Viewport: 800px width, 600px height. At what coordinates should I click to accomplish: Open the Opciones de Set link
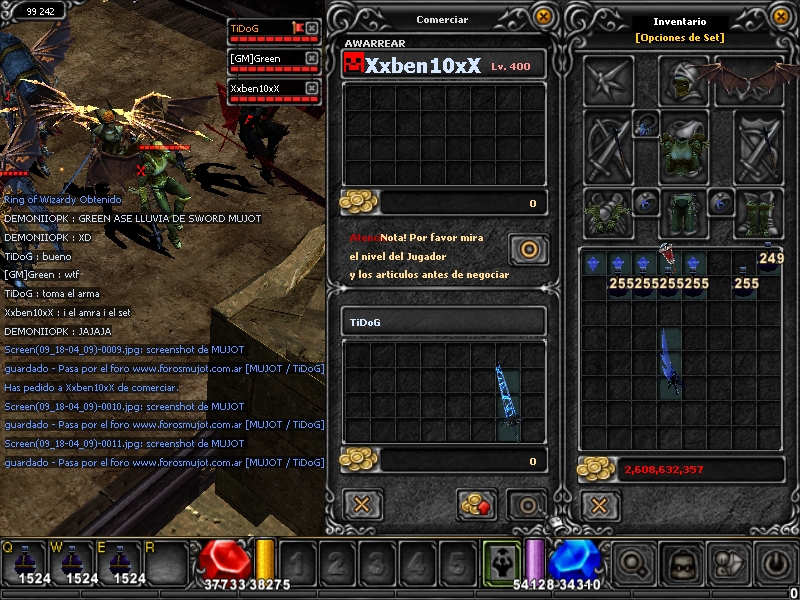coord(679,38)
